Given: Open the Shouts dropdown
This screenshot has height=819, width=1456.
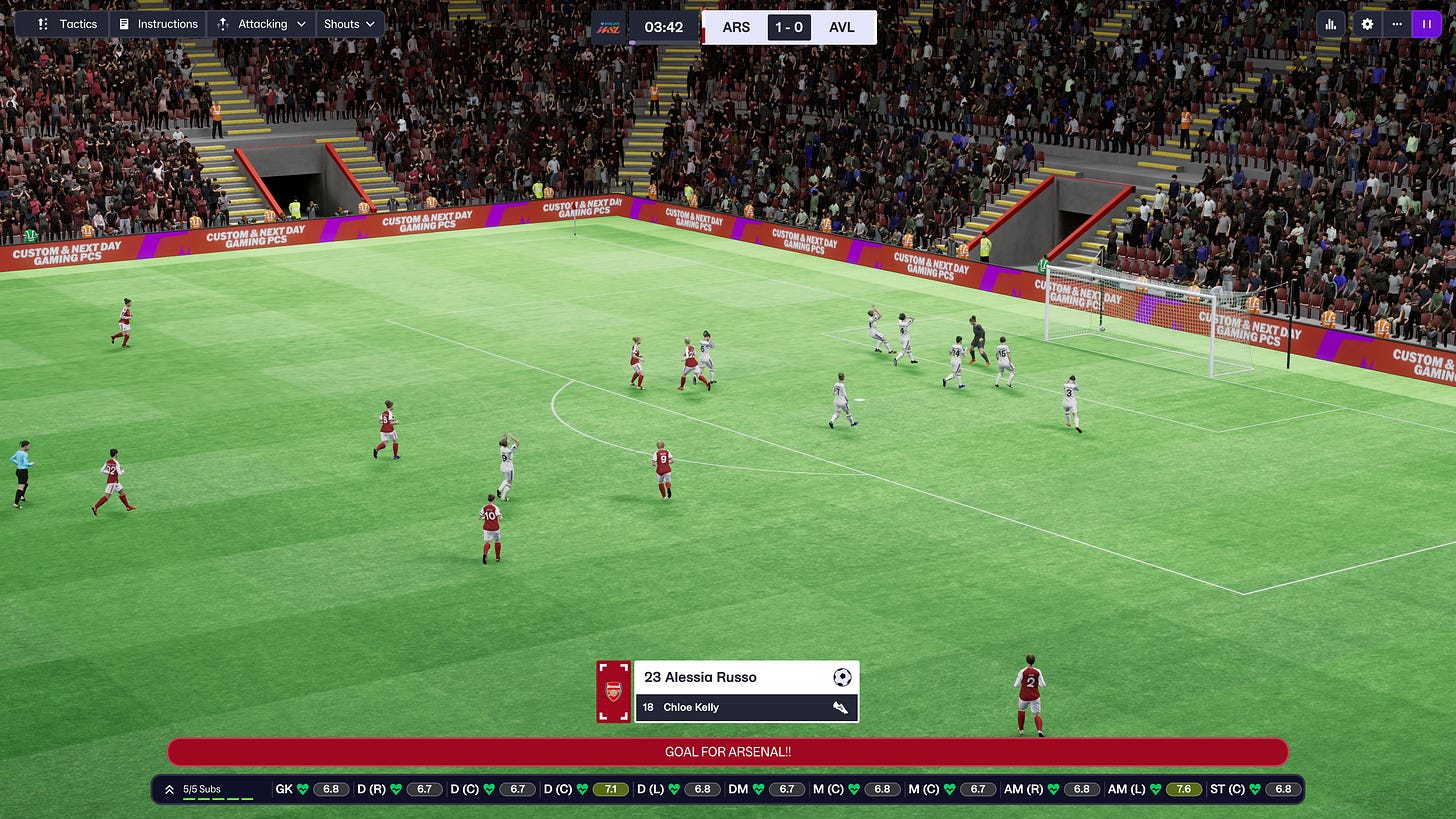Looking at the screenshot, I should tap(349, 24).
